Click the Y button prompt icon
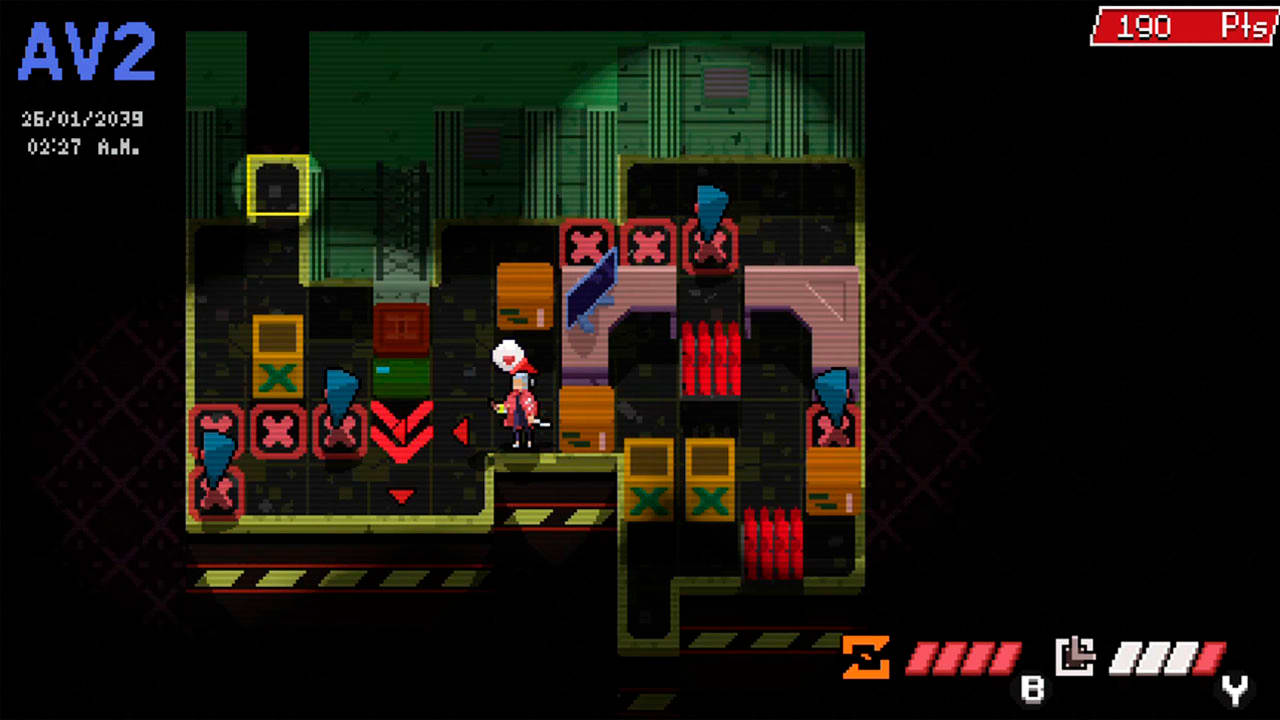Image resolution: width=1280 pixels, height=720 pixels. (1232, 688)
